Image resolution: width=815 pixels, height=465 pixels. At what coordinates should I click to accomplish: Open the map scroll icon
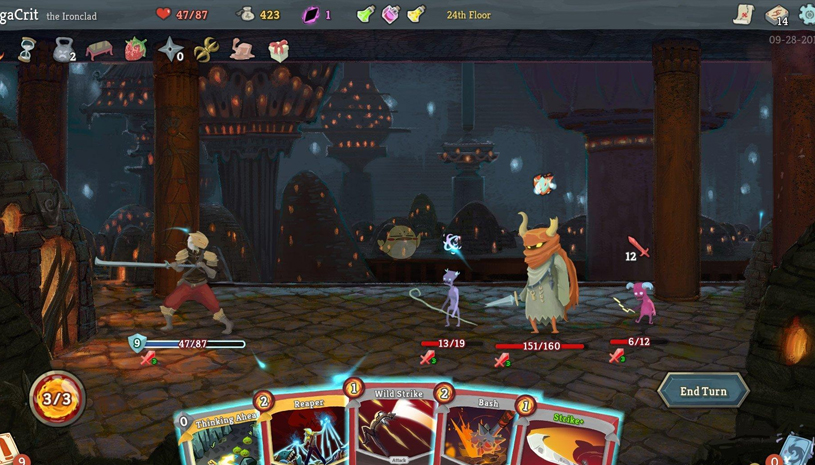point(743,14)
